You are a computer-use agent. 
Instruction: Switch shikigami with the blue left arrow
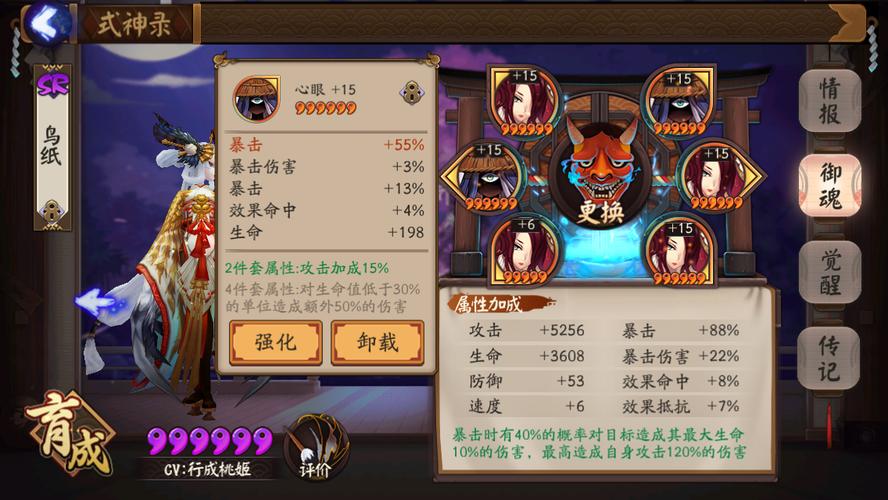click(95, 300)
